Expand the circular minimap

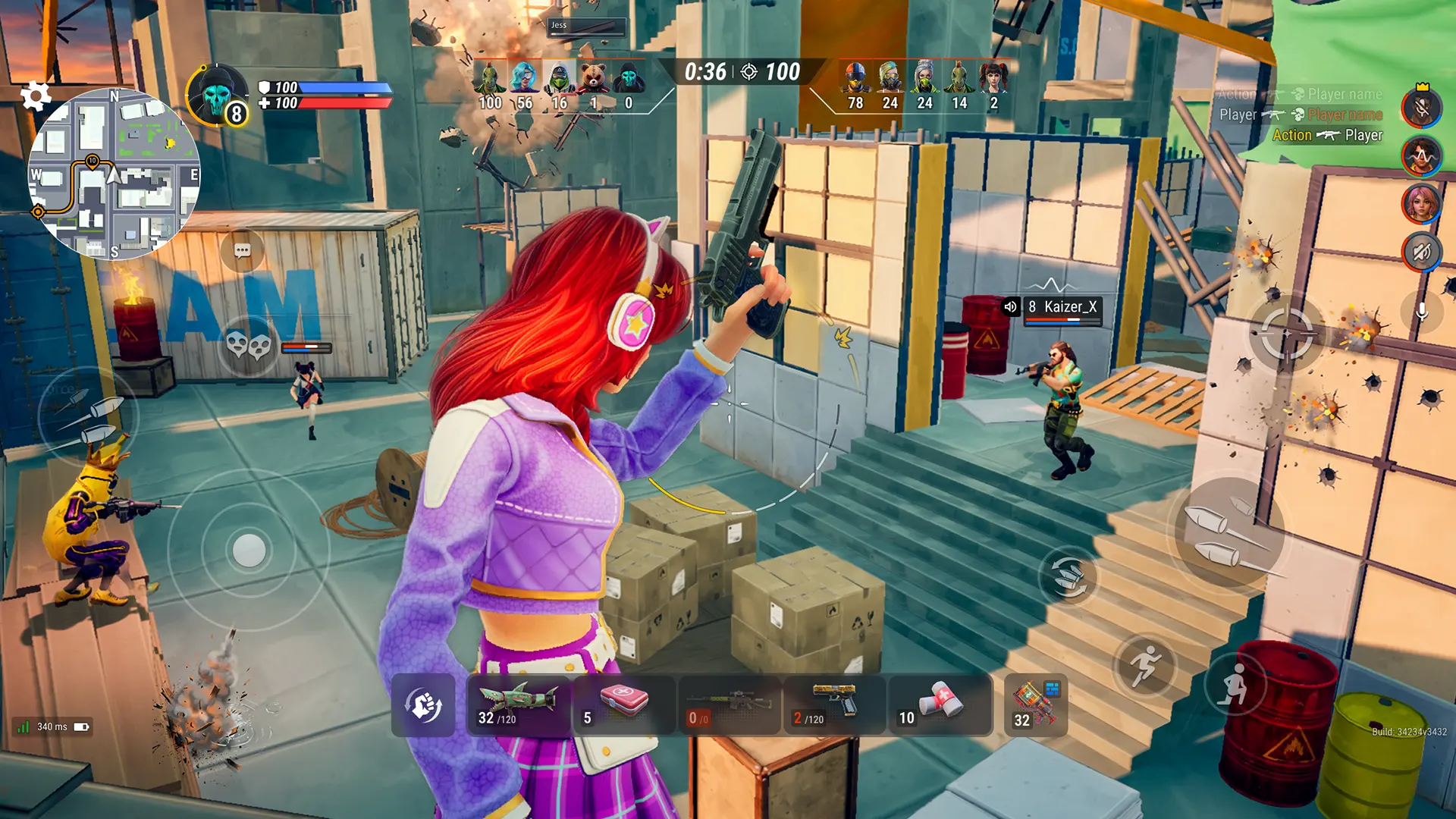(114, 174)
